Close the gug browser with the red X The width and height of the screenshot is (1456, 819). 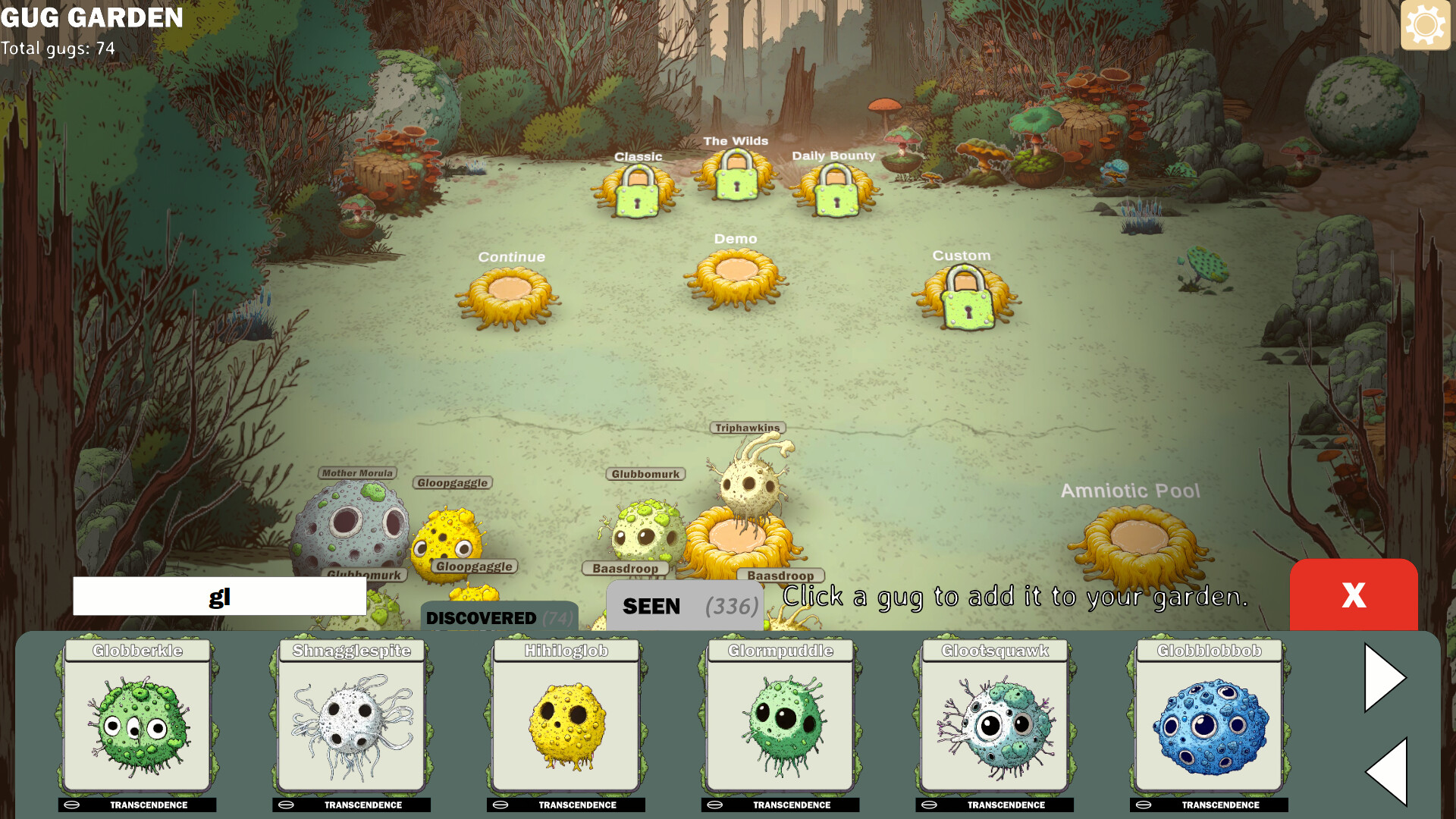(1354, 597)
